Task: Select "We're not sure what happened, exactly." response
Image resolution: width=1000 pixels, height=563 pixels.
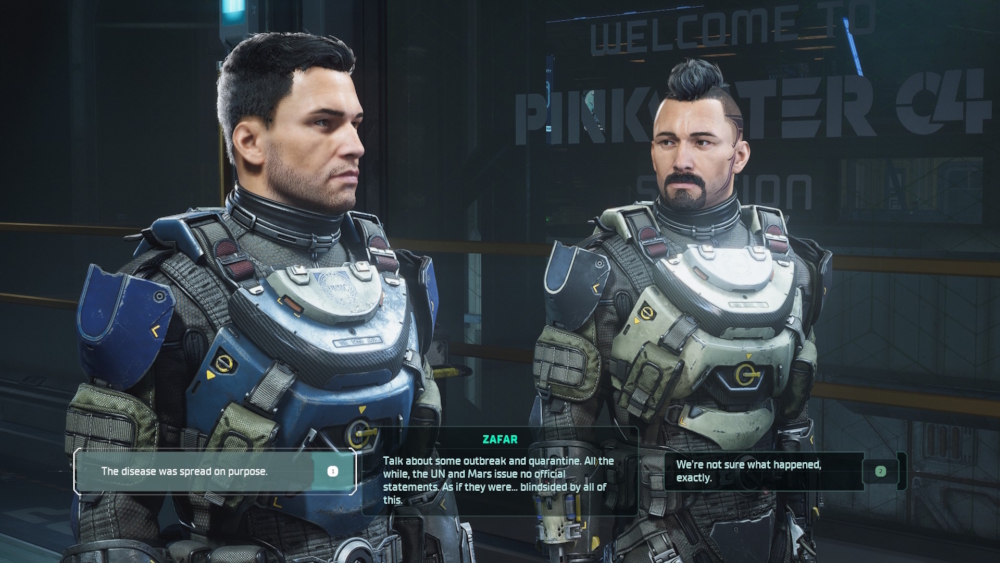Action: point(765,471)
